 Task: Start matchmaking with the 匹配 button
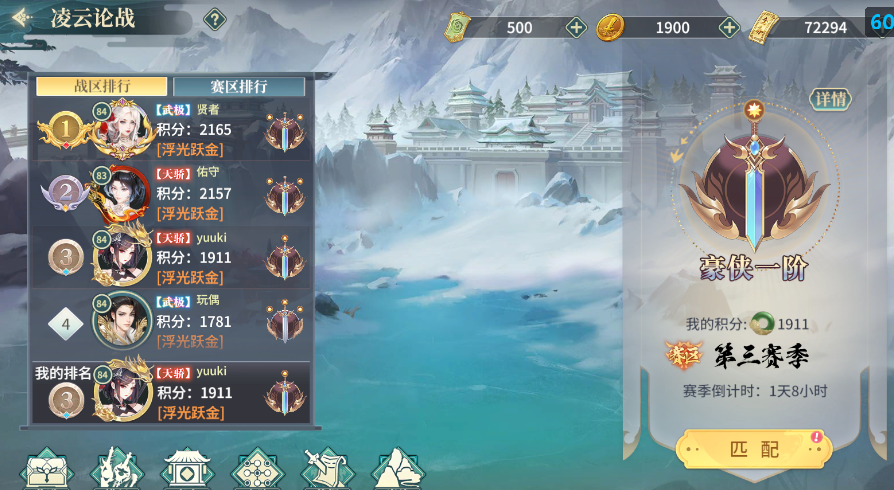point(753,449)
